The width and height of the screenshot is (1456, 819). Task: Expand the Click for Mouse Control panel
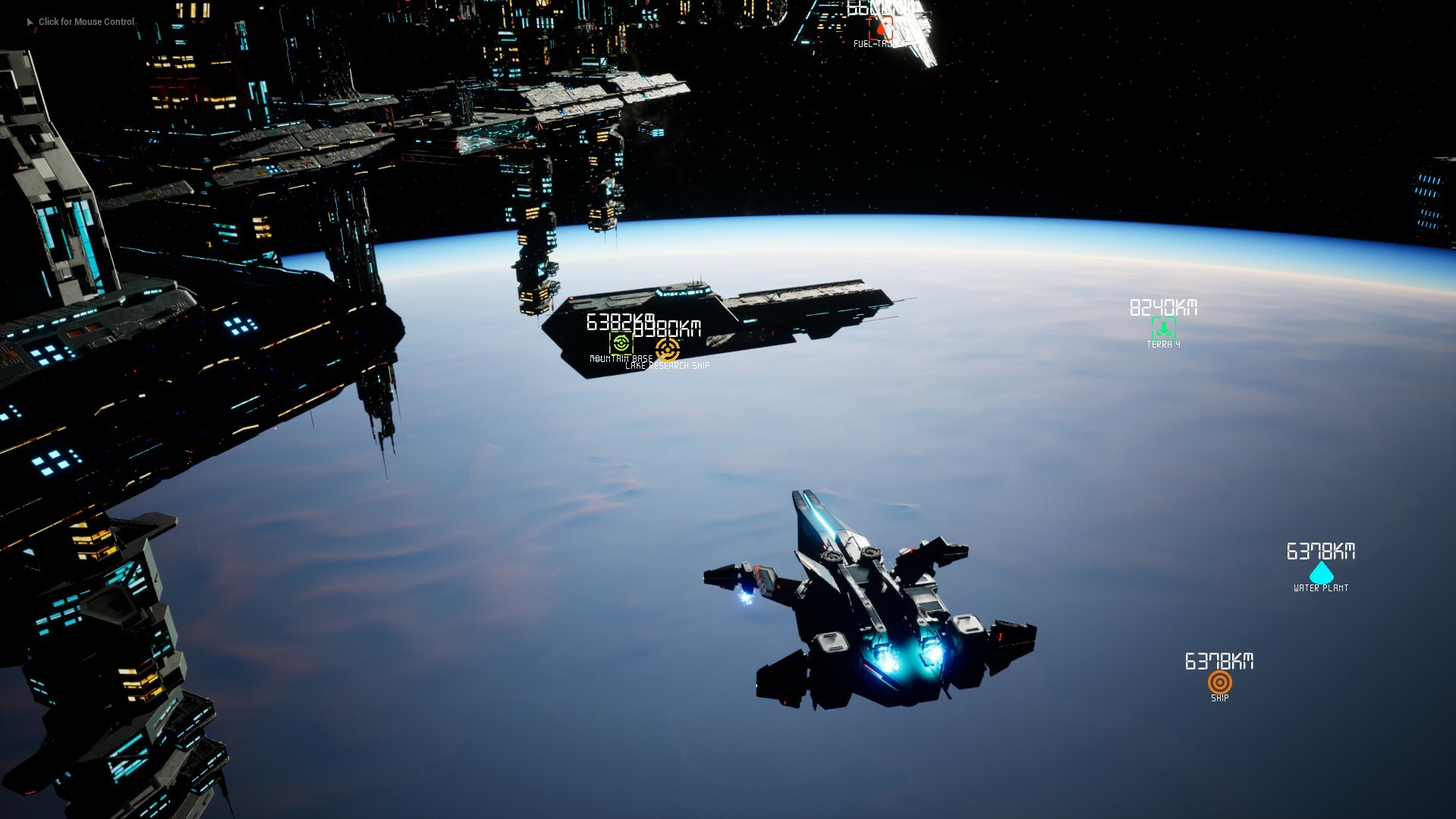[x=86, y=21]
